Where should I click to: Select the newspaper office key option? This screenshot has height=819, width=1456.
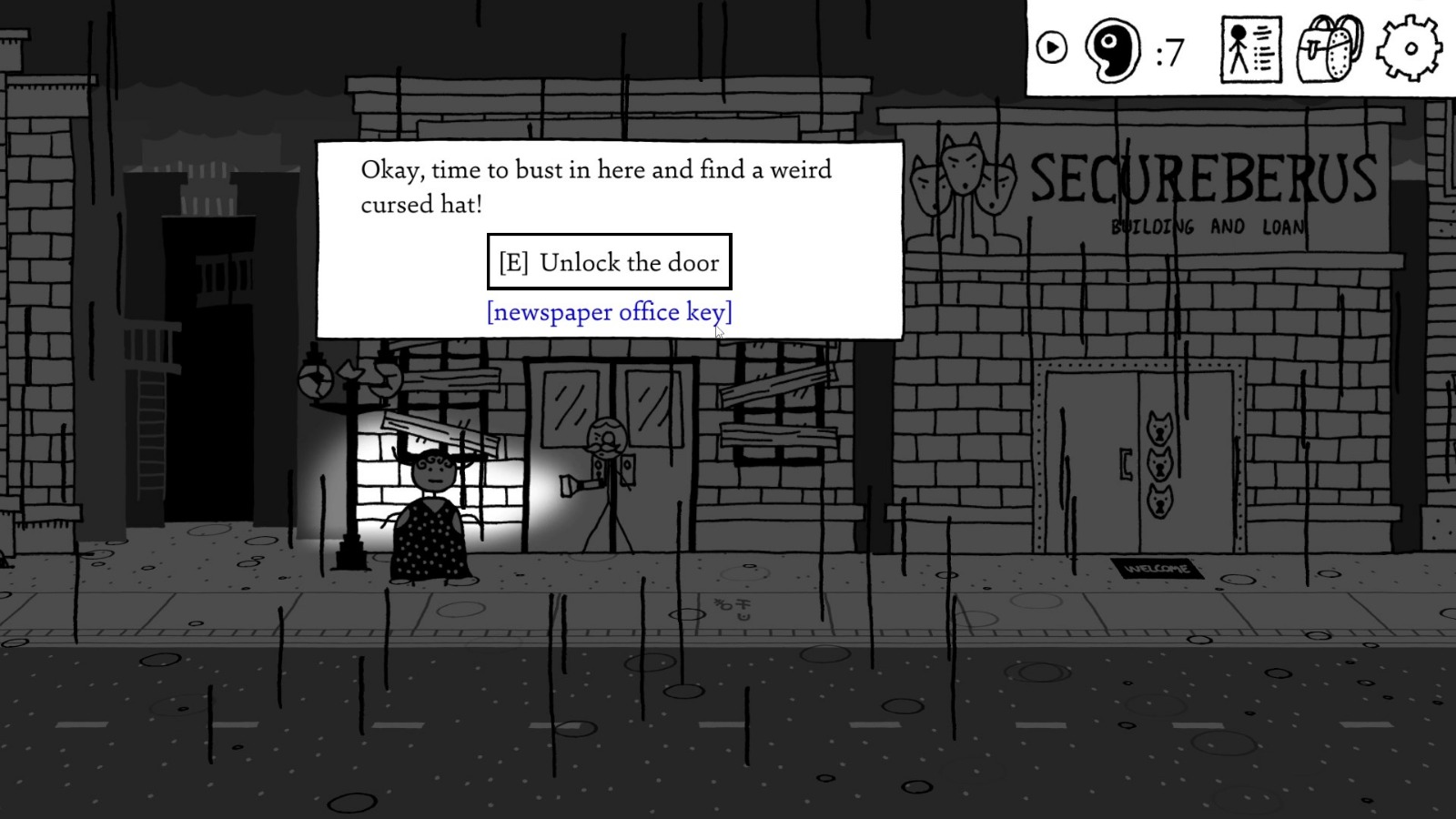pyautogui.click(x=608, y=312)
